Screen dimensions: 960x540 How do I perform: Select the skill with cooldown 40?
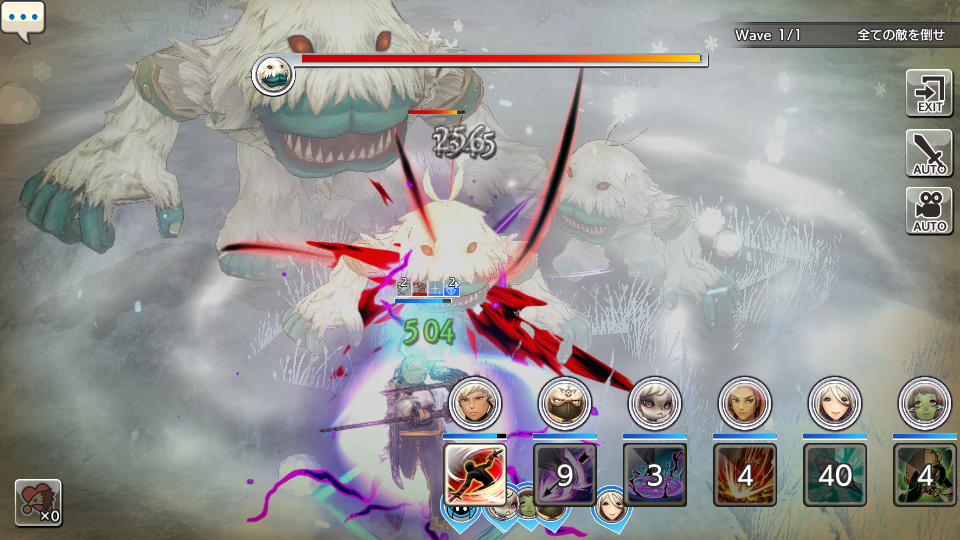[x=835, y=474]
